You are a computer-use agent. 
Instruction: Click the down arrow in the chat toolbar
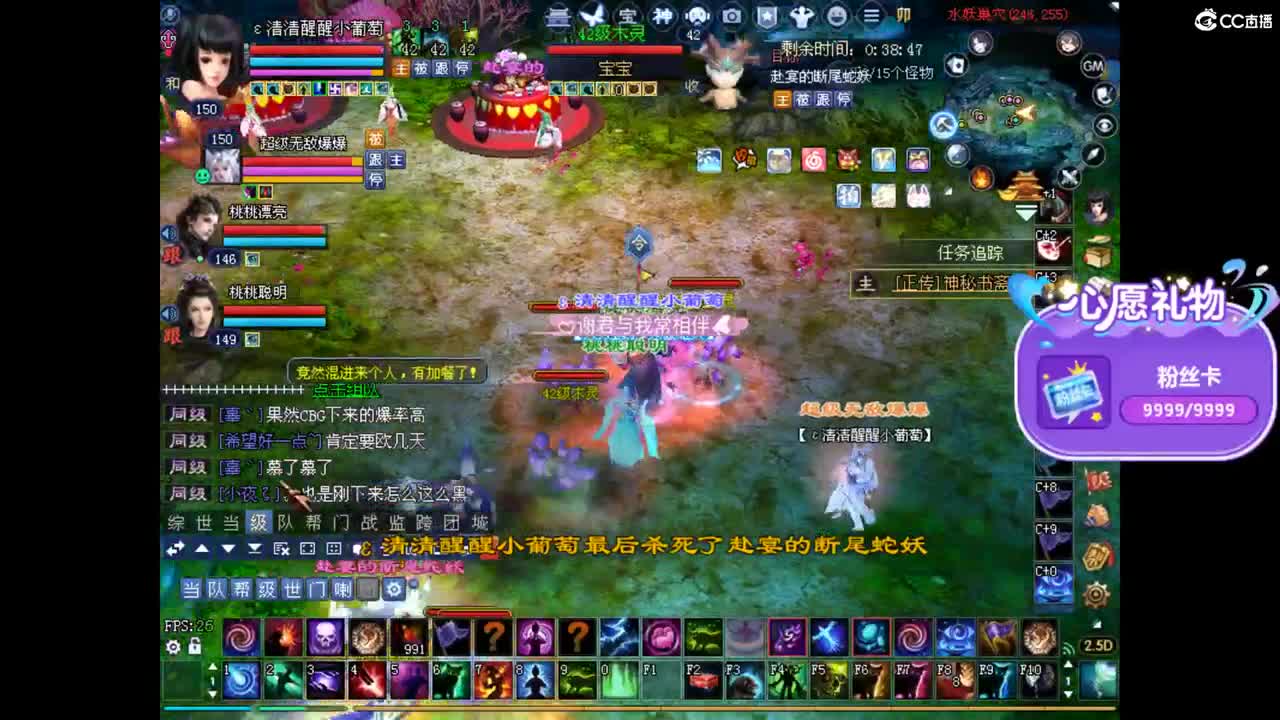(230, 549)
